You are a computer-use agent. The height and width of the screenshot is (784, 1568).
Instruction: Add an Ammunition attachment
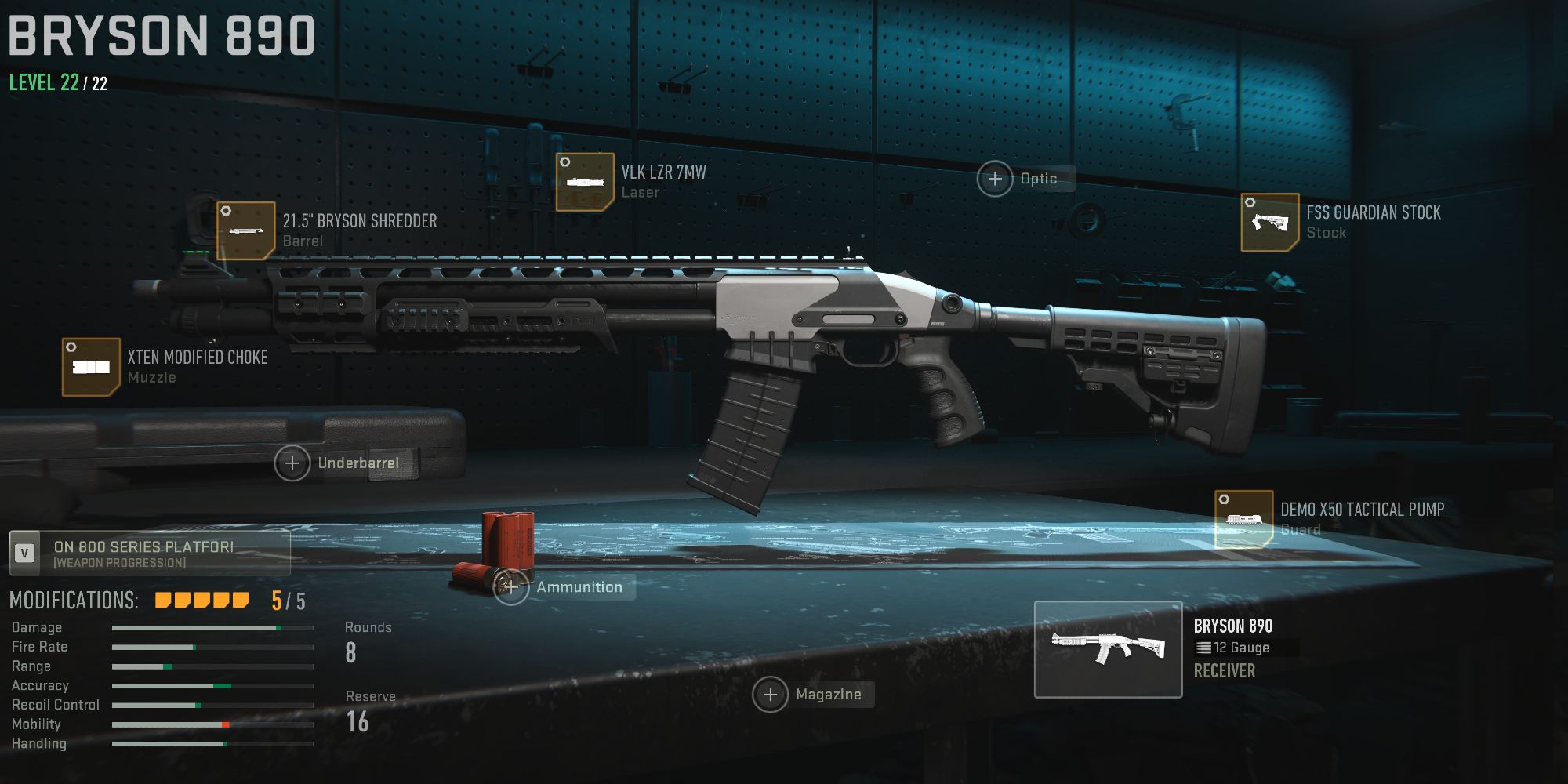coord(511,587)
